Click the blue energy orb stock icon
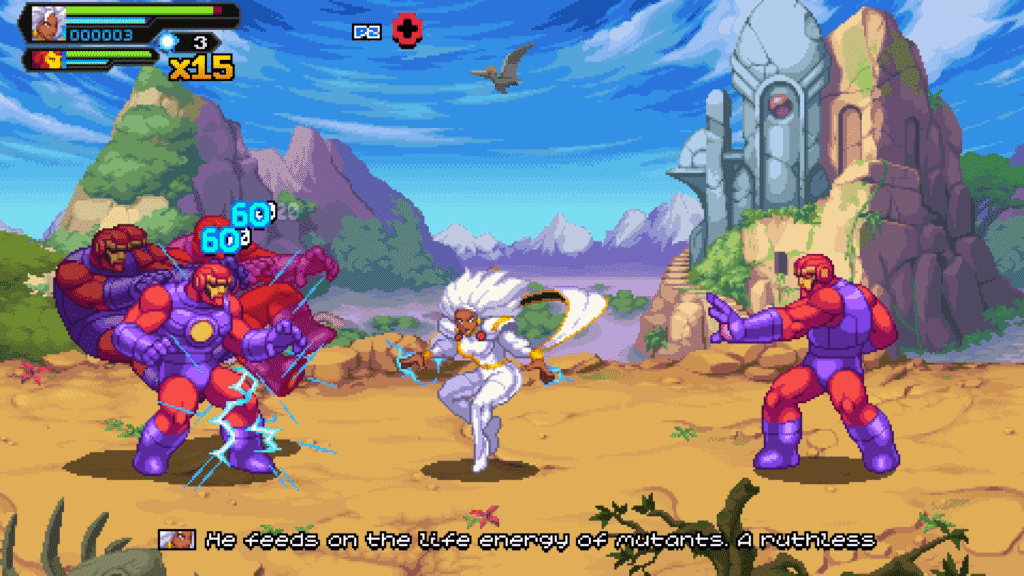 pos(168,41)
